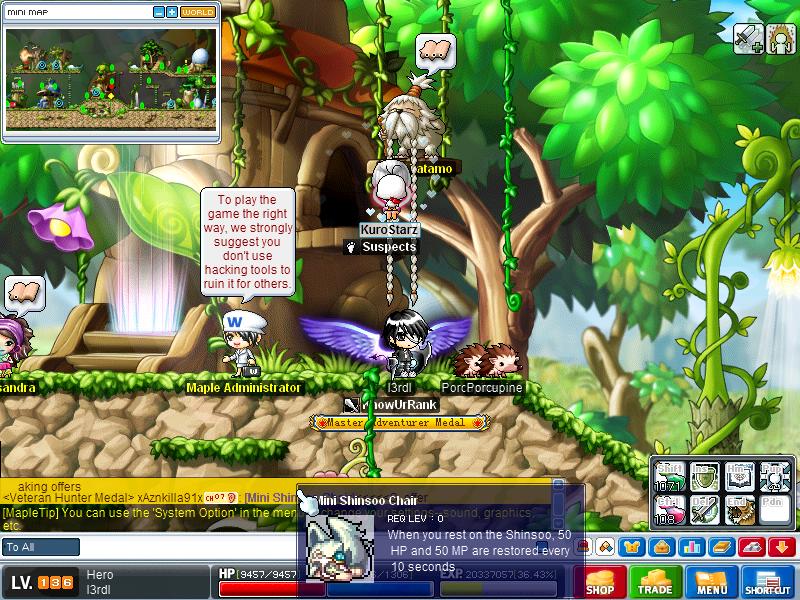Click the sword buff icon at top-right

(x=749, y=38)
